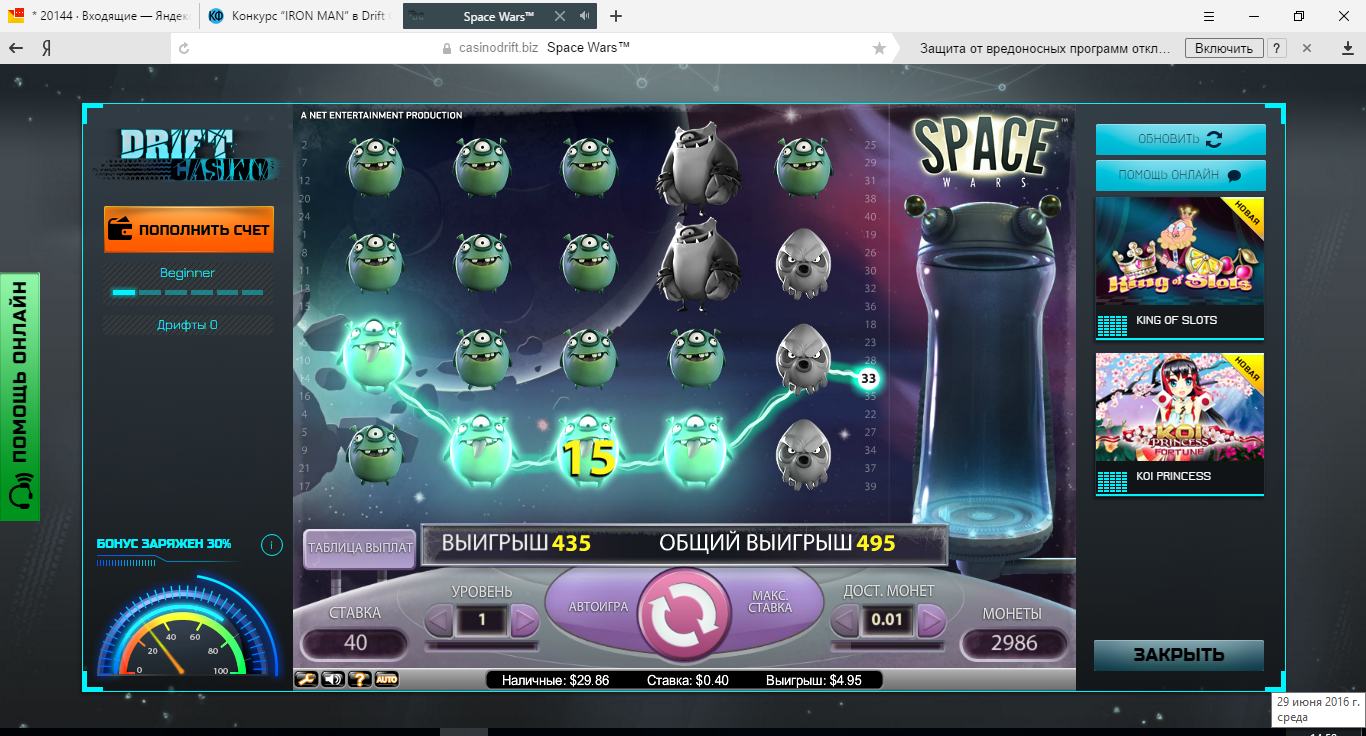This screenshot has width=1366, height=736.
Task: Show bonus info circle icon
Action: pos(271,545)
